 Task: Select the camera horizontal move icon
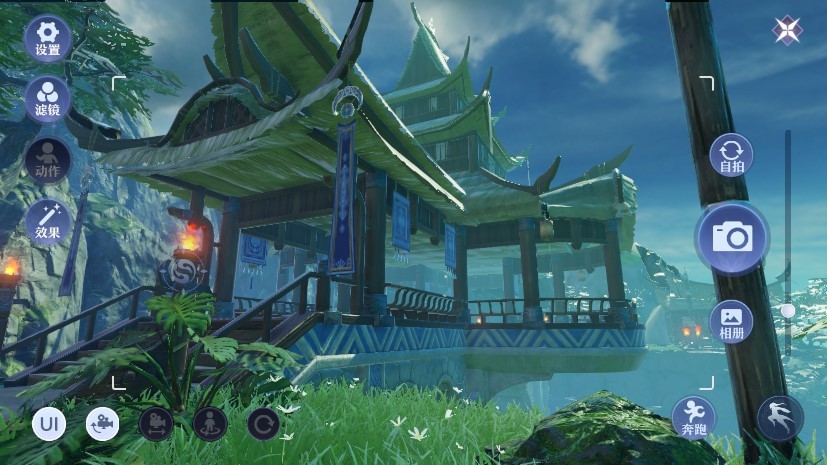click(156, 424)
